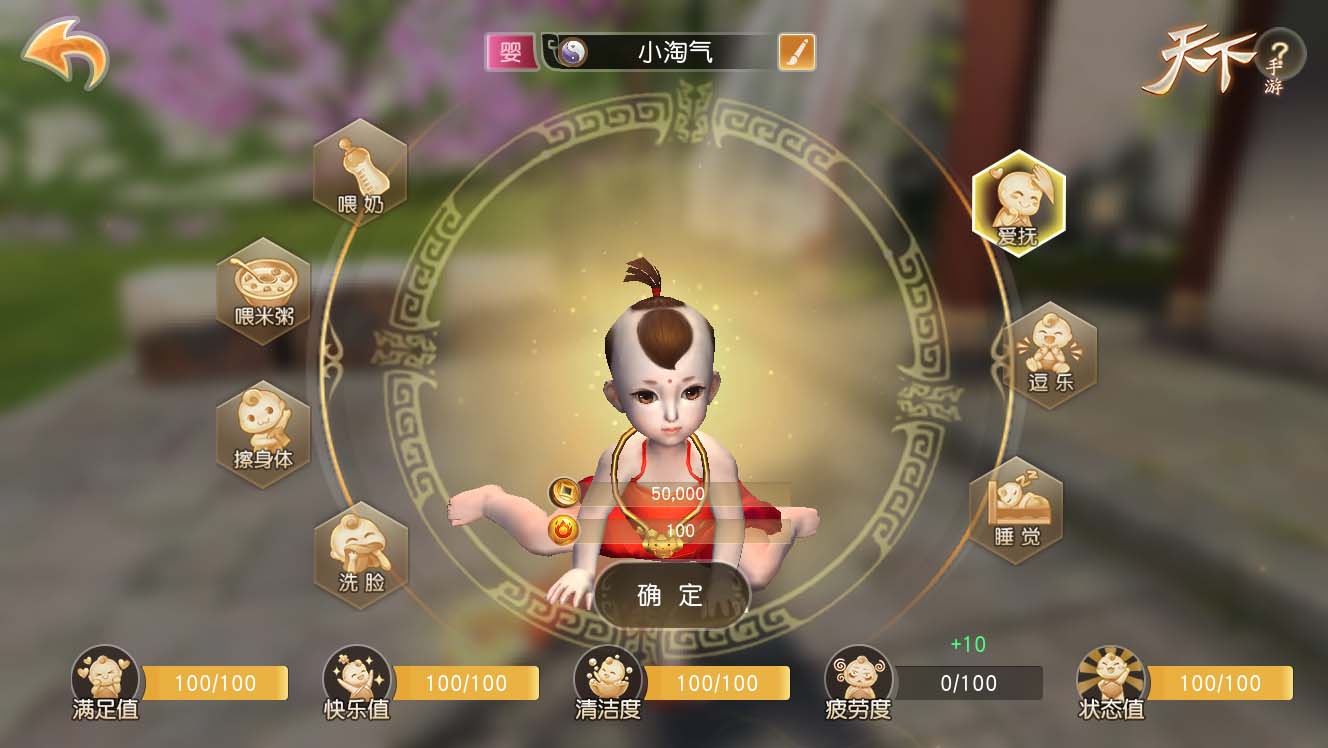Tap the yin-yang icon beside the name
The image size is (1328, 748).
(573, 52)
